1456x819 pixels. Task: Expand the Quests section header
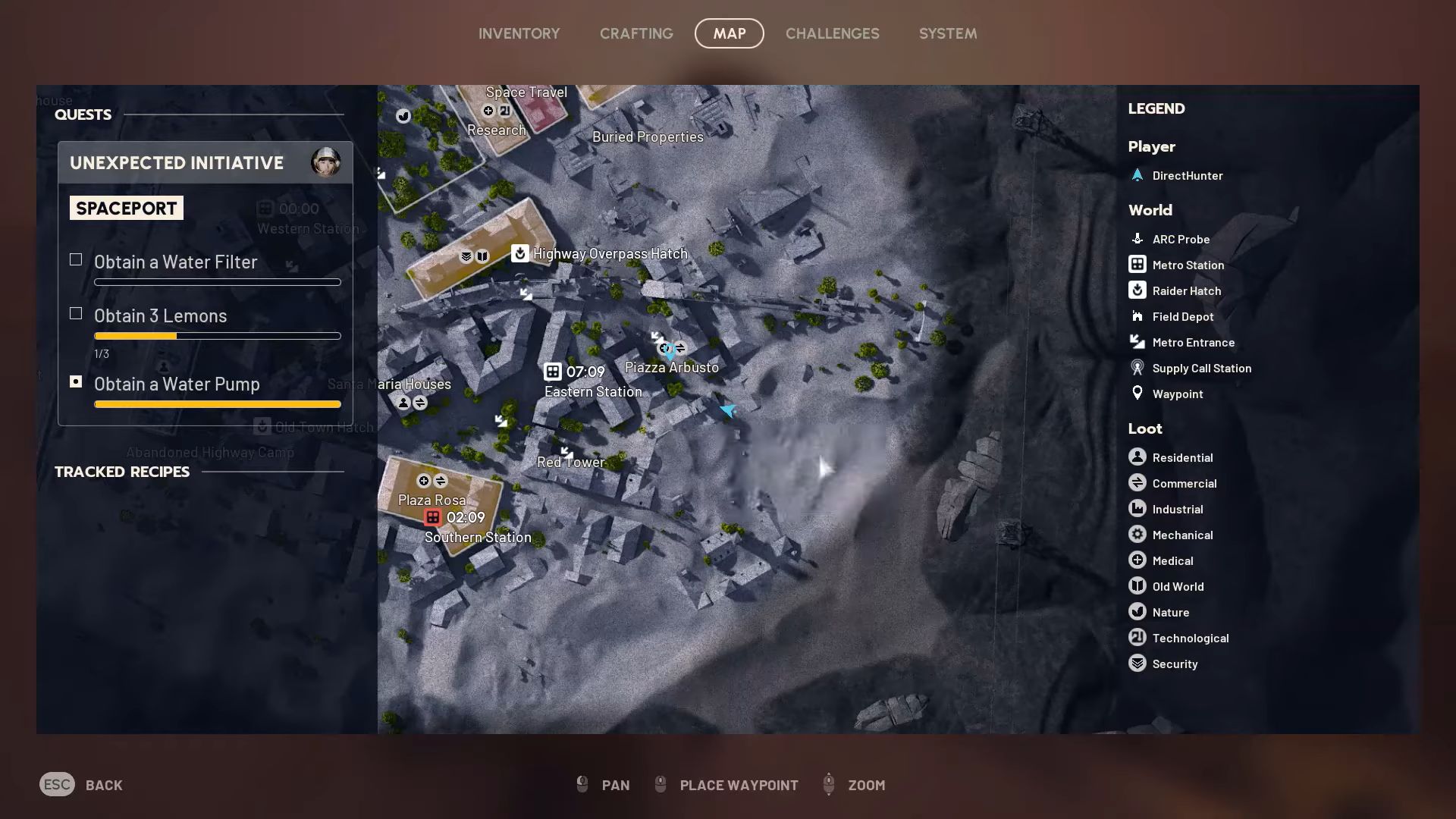click(83, 115)
